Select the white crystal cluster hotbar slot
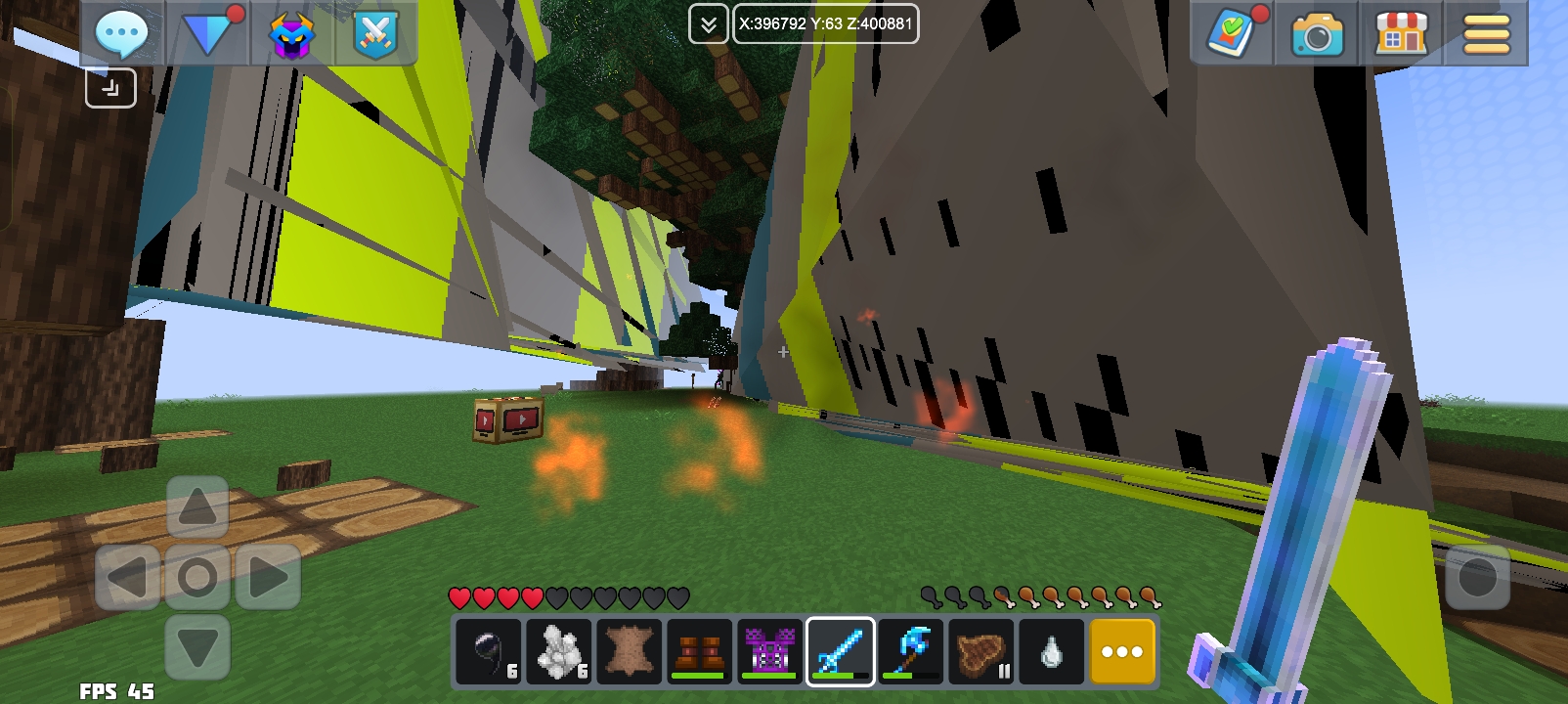The width and height of the screenshot is (1568, 704). click(559, 651)
